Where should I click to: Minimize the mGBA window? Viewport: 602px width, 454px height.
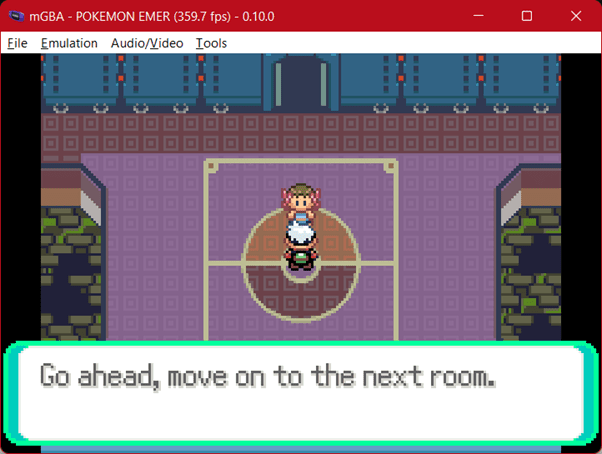point(481,16)
